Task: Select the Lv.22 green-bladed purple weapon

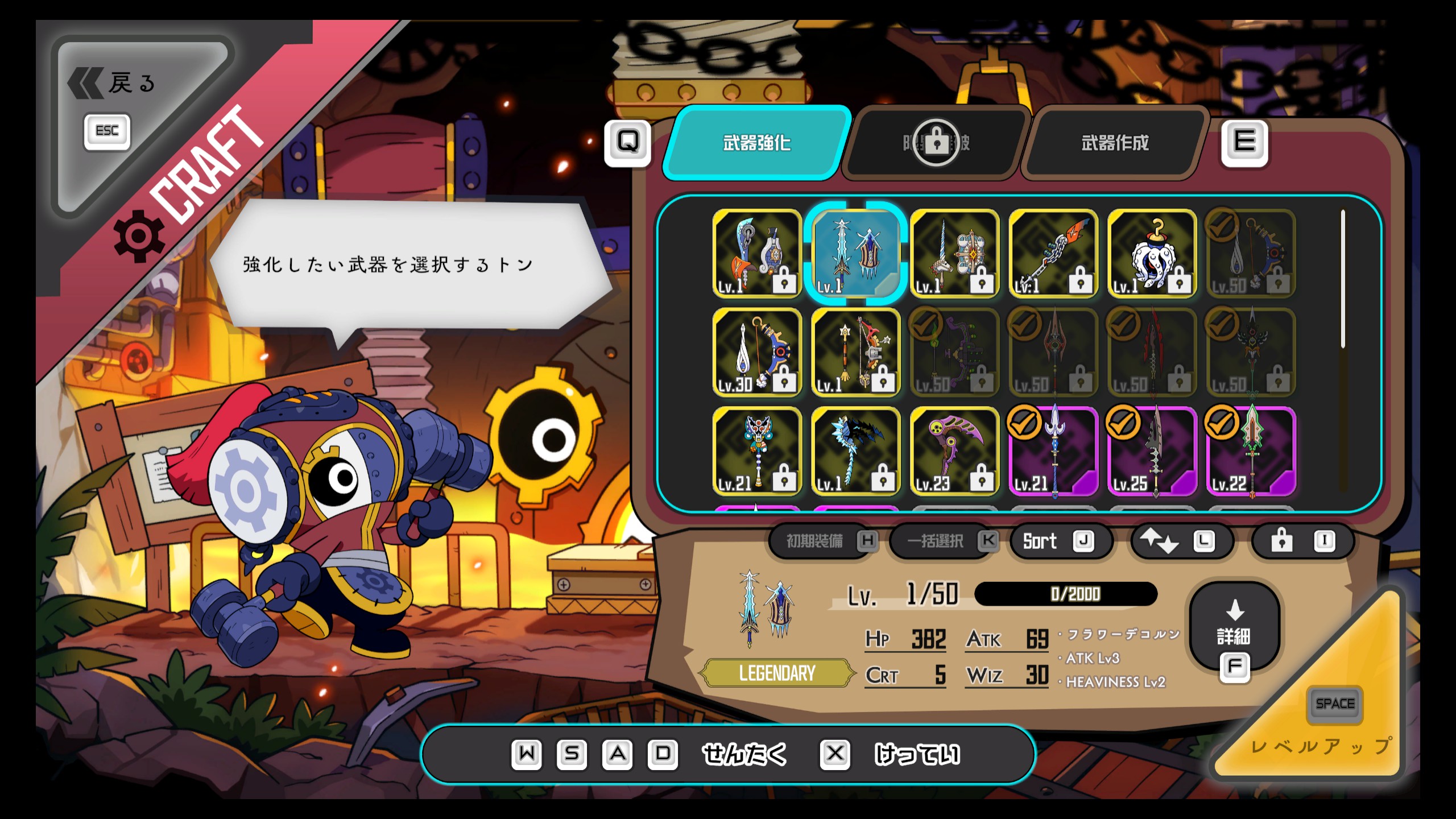Action: click(x=1251, y=451)
